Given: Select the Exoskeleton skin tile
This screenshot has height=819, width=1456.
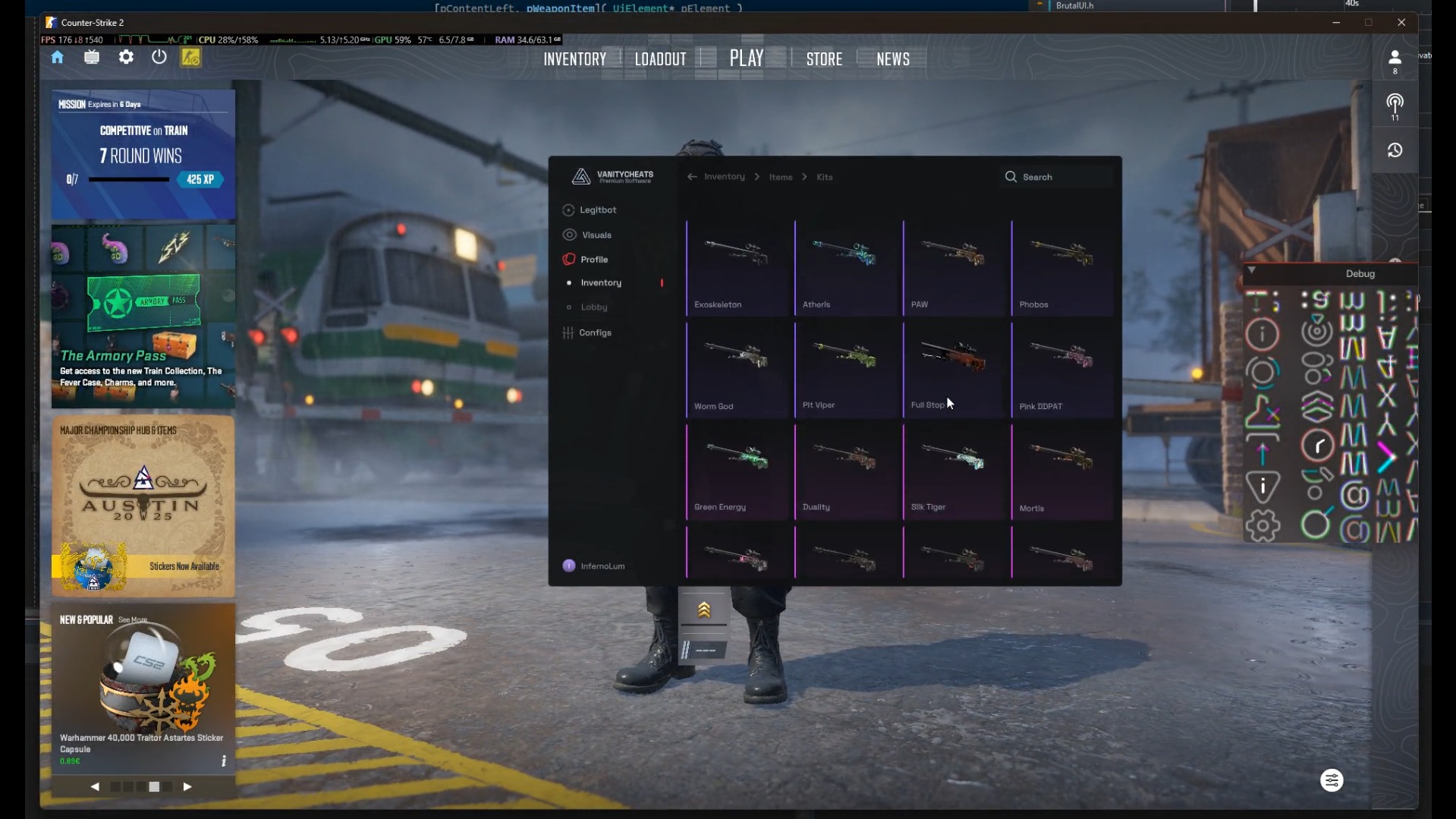Looking at the screenshot, I should 737,267.
